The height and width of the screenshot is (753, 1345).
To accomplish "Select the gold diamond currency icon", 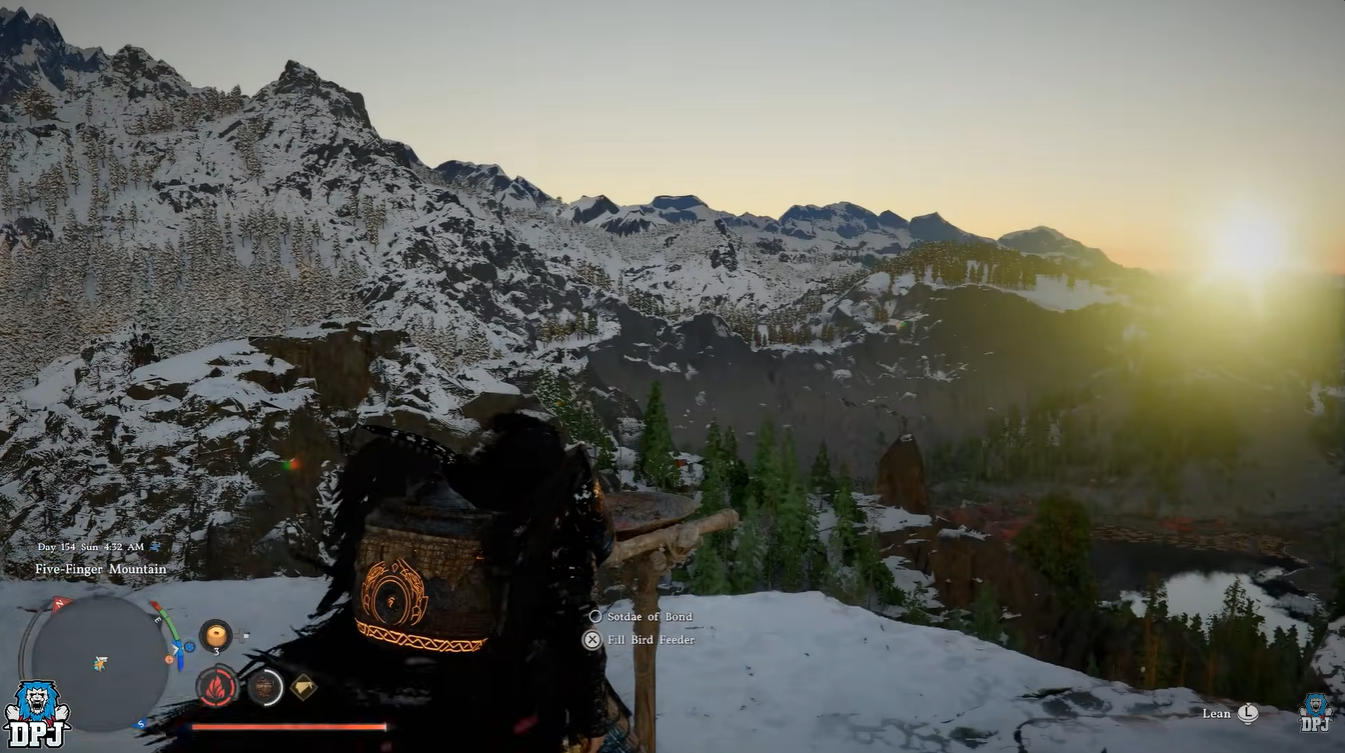I will pyautogui.click(x=302, y=685).
